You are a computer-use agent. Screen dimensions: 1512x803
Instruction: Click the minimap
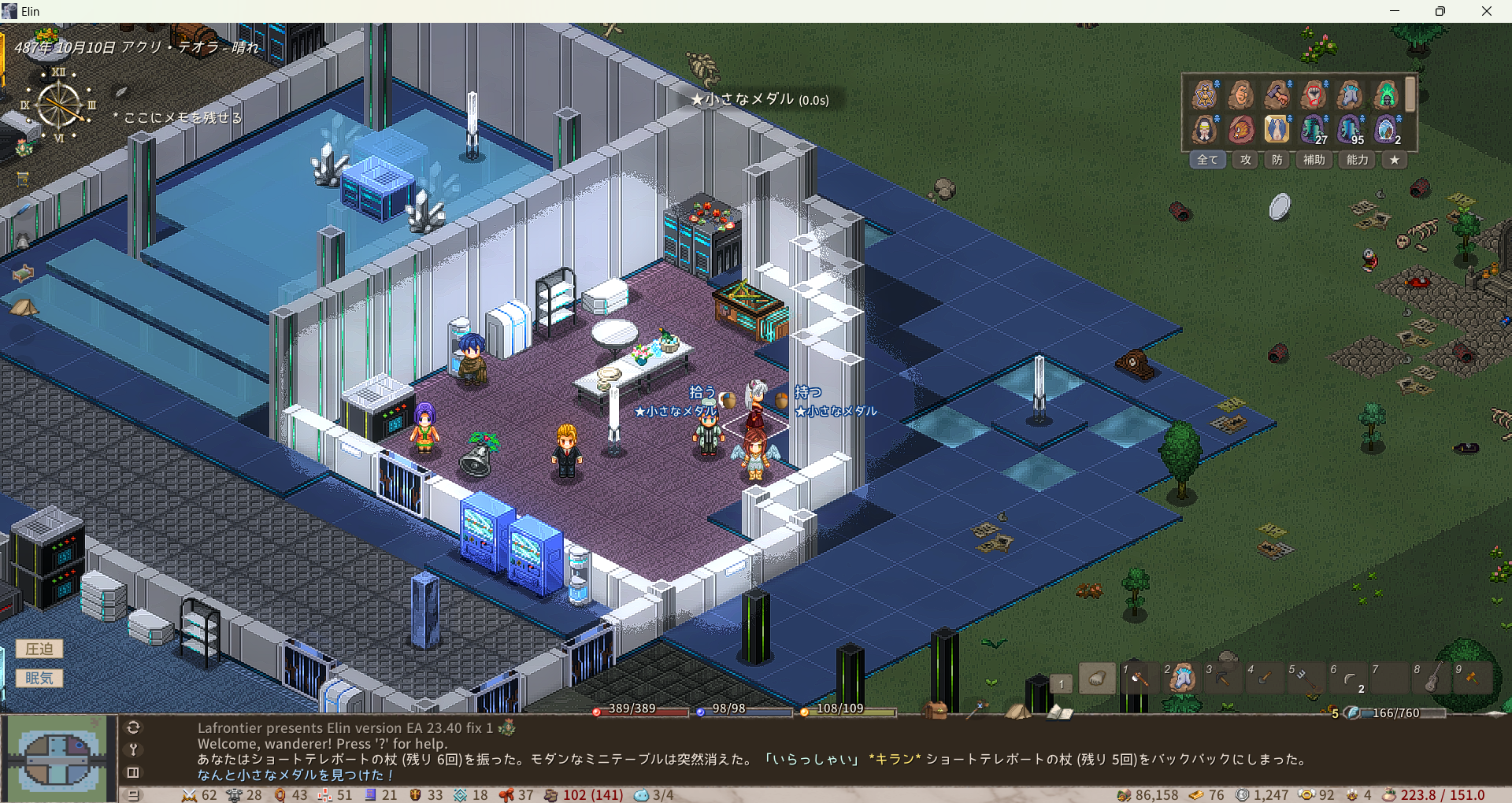[x=57, y=759]
